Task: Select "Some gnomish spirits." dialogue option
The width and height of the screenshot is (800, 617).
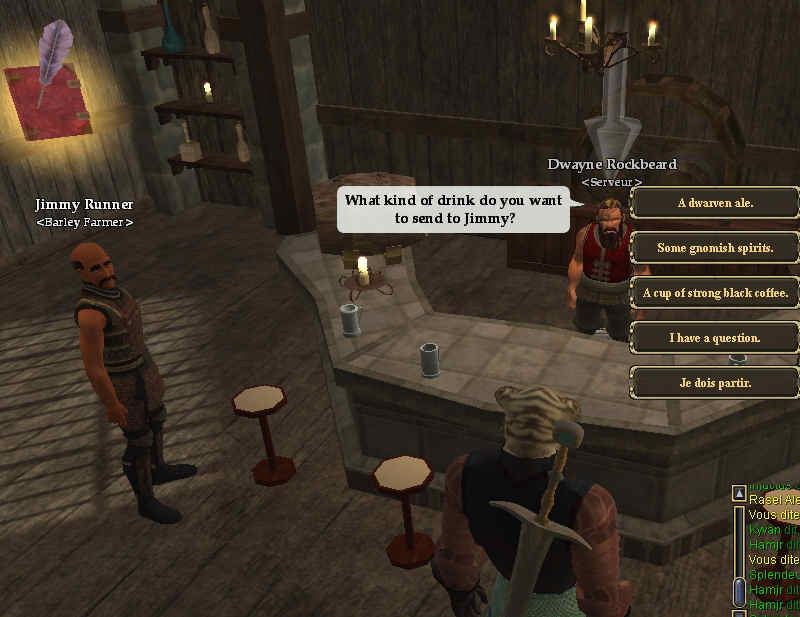Action: point(715,248)
